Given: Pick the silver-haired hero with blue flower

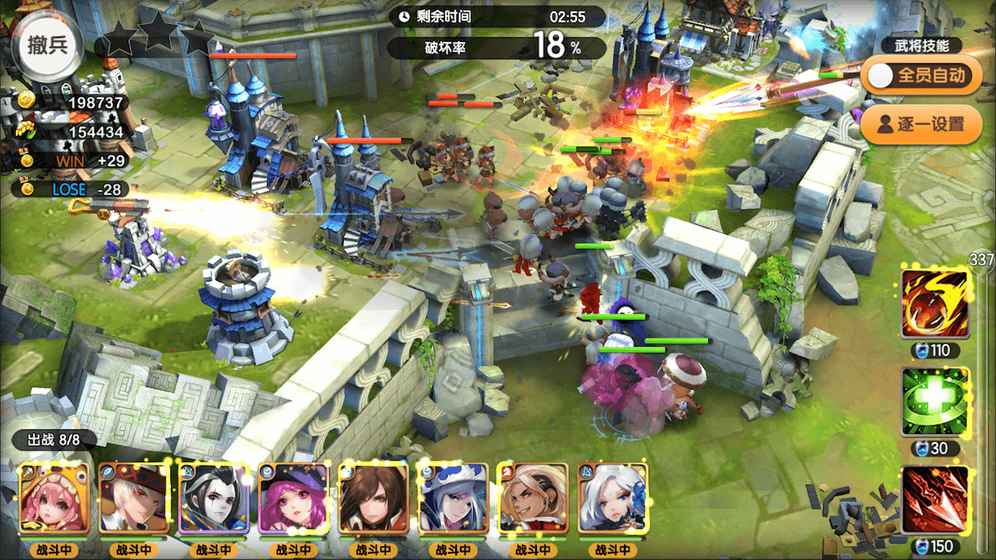Looking at the screenshot, I should pyautogui.click(x=613, y=499).
